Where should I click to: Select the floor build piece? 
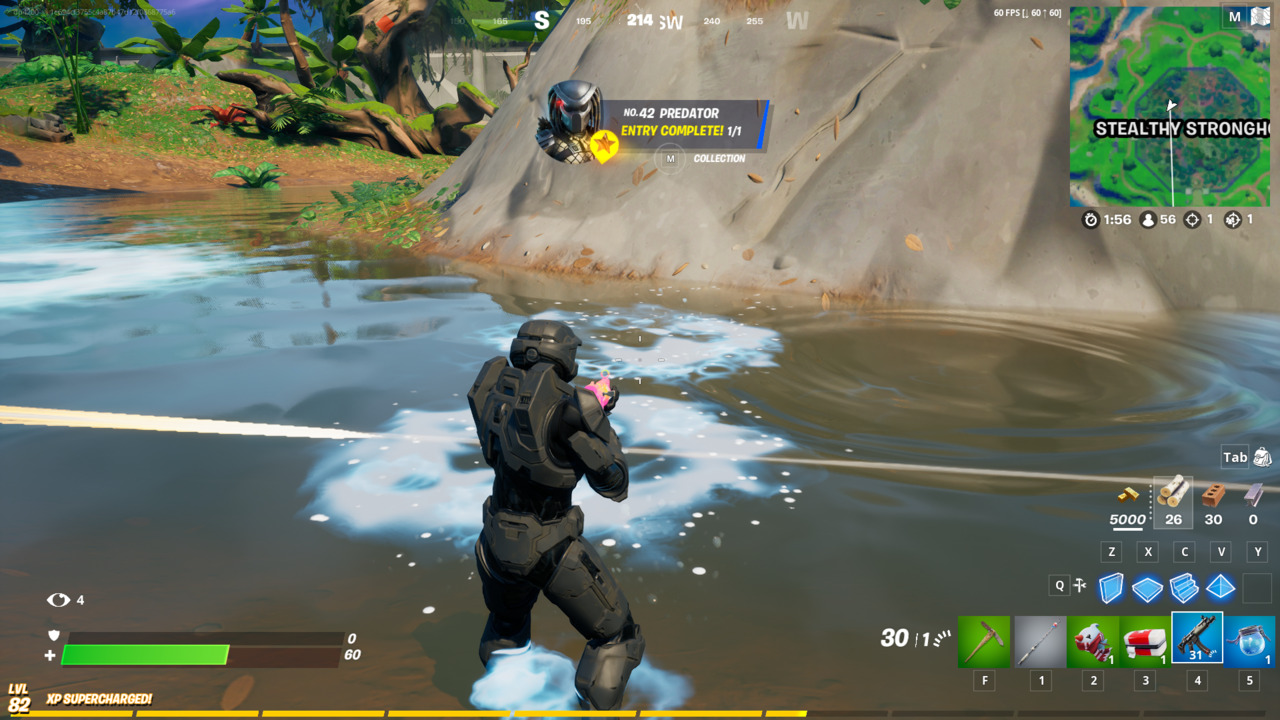tap(1148, 588)
